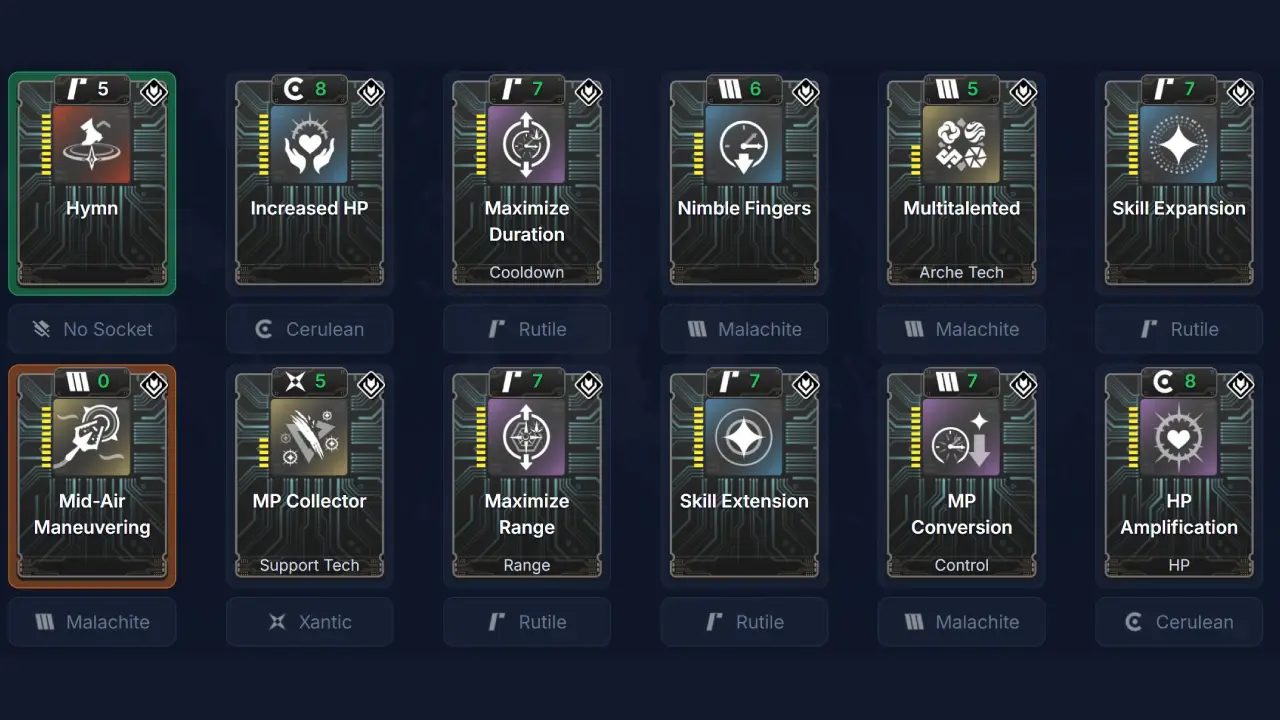This screenshot has width=1280, height=720.
Task: Toggle the shield marker on the Hymn card
Action: coord(154,92)
